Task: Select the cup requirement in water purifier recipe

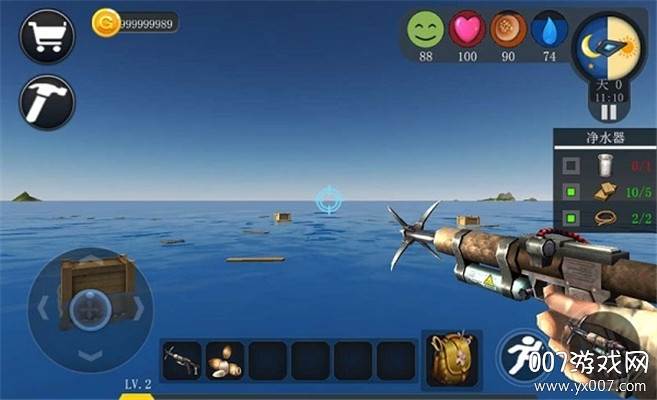Action: tap(604, 166)
